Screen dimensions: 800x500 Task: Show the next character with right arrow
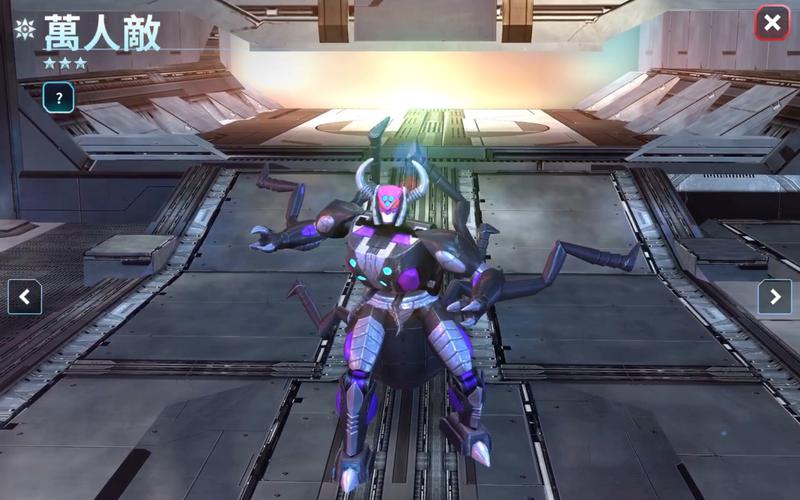tap(774, 296)
